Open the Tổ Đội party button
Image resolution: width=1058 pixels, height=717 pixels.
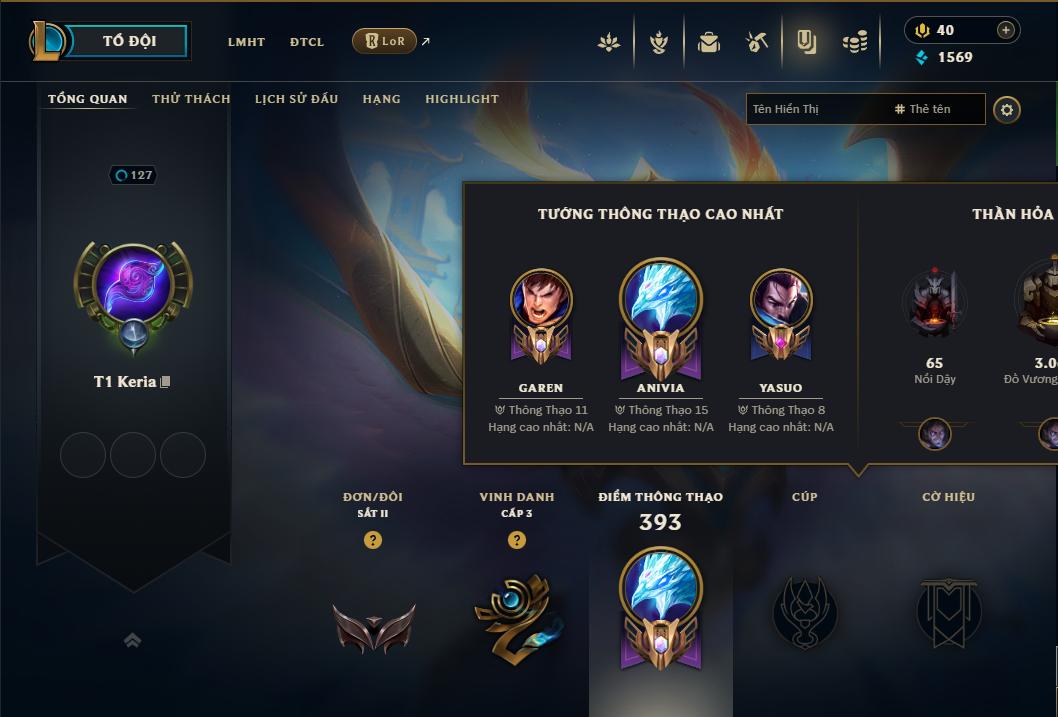tap(129, 41)
